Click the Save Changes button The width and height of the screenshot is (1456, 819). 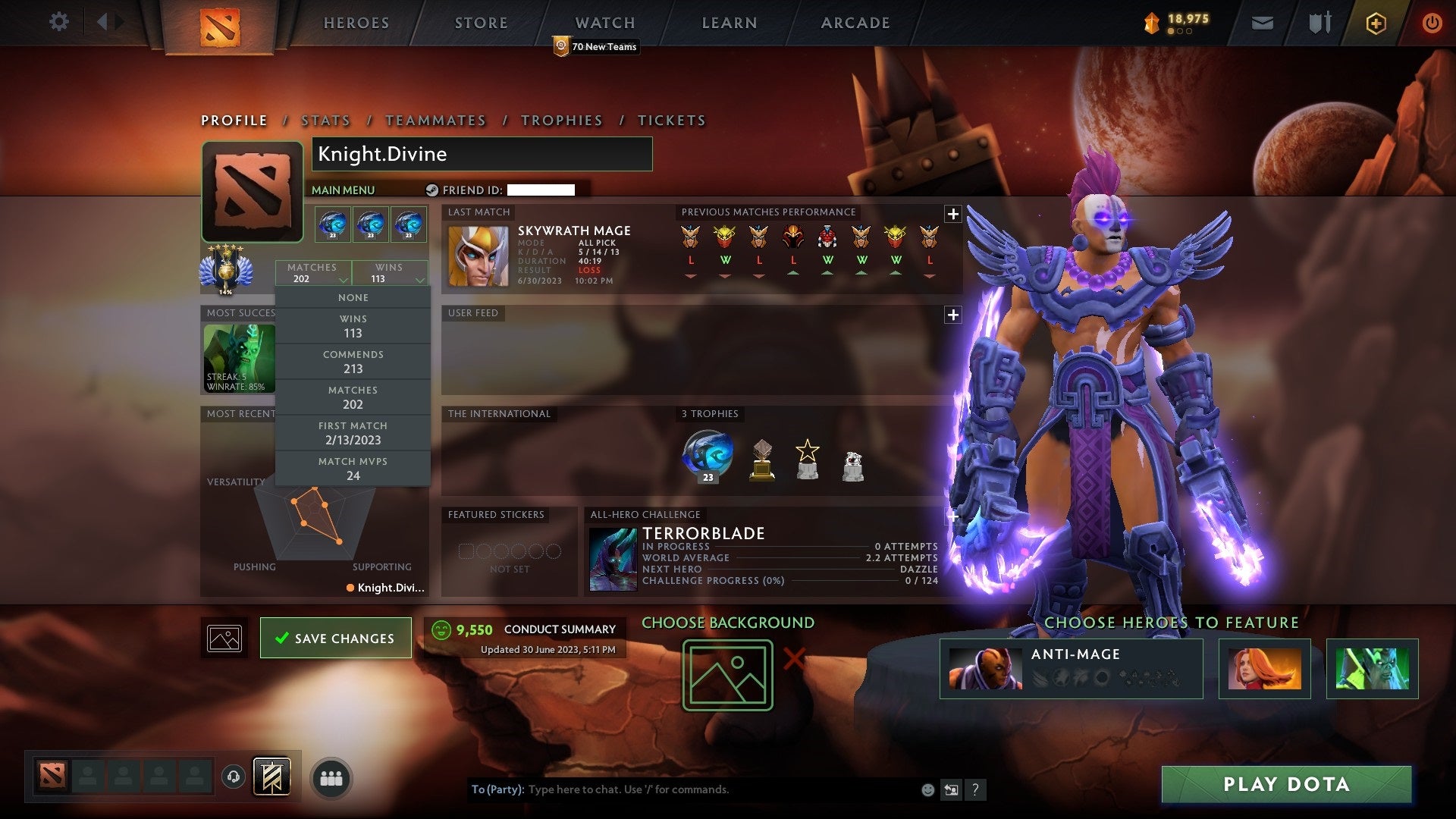point(335,638)
